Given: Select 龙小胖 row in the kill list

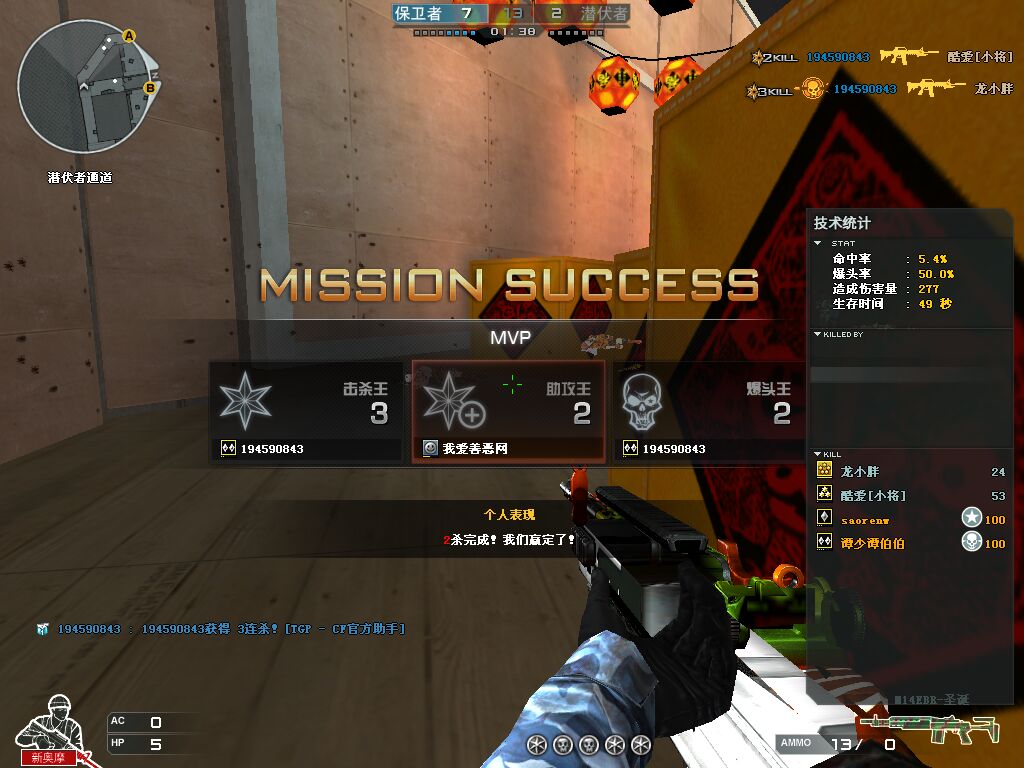Looking at the screenshot, I should pyautogui.click(x=910, y=471).
